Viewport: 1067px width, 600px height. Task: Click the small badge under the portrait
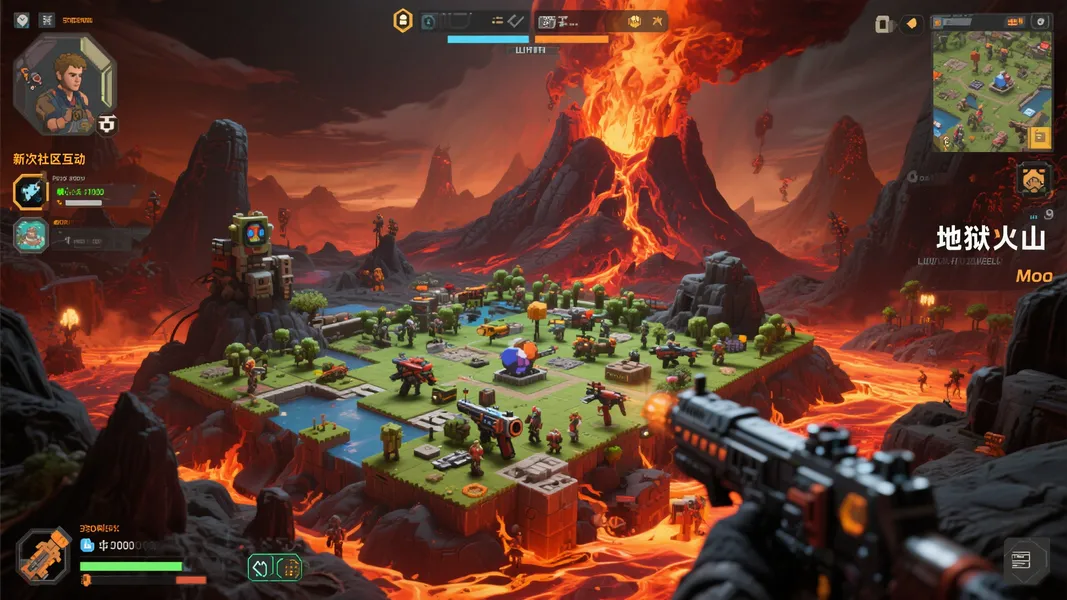107,124
